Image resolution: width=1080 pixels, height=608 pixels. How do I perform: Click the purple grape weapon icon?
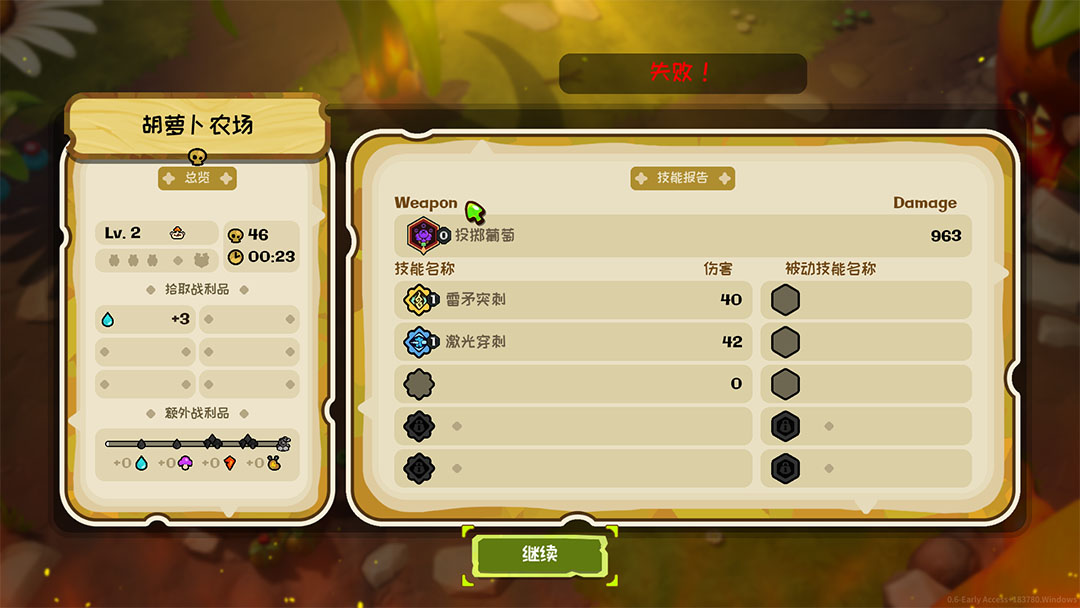click(423, 236)
